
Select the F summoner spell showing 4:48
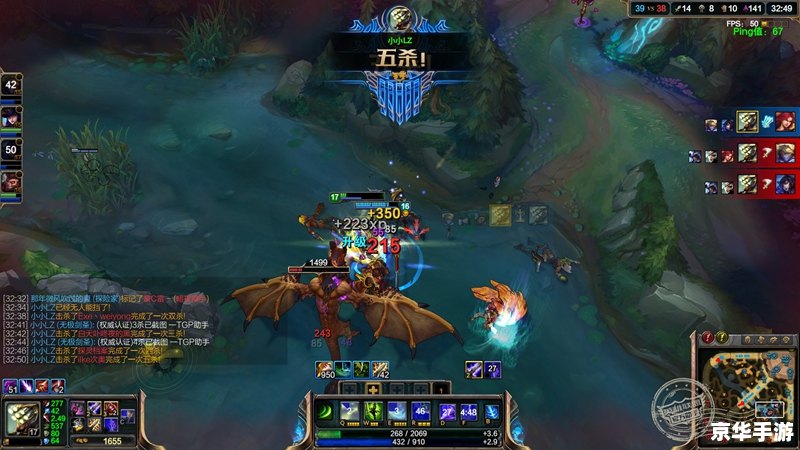(469, 411)
